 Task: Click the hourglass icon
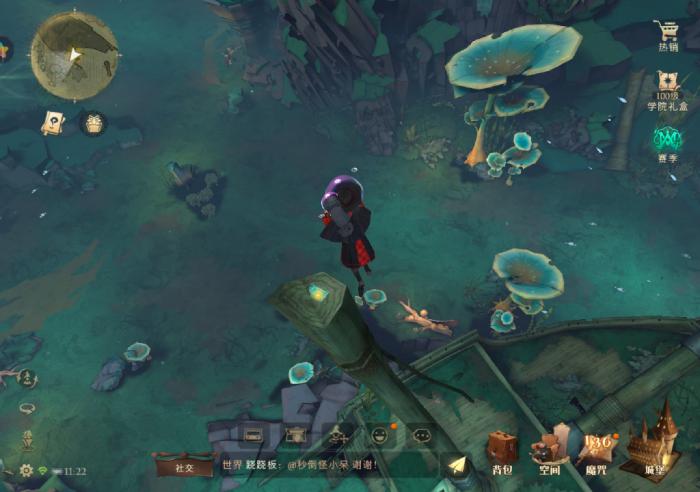pyautogui.click(x=28, y=439)
